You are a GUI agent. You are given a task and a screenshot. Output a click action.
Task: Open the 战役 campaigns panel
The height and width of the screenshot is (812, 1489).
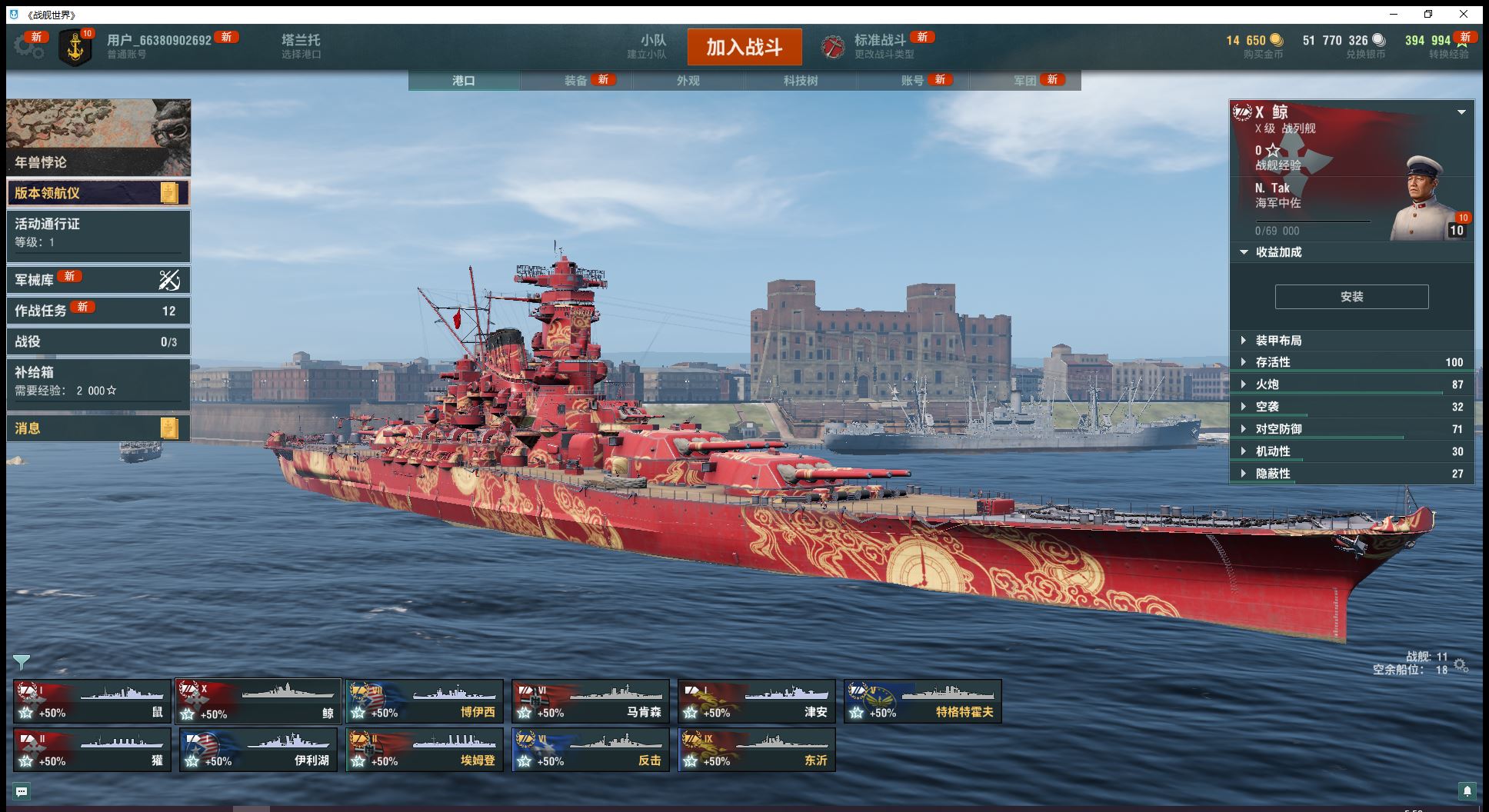pyautogui.click(x=98, y=341)
